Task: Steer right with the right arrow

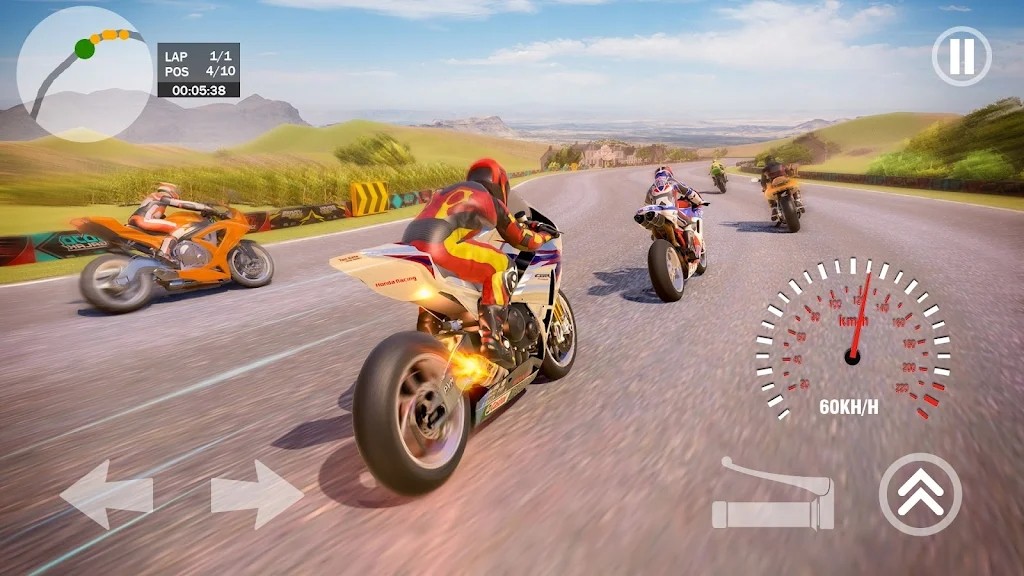Action: 257,494
